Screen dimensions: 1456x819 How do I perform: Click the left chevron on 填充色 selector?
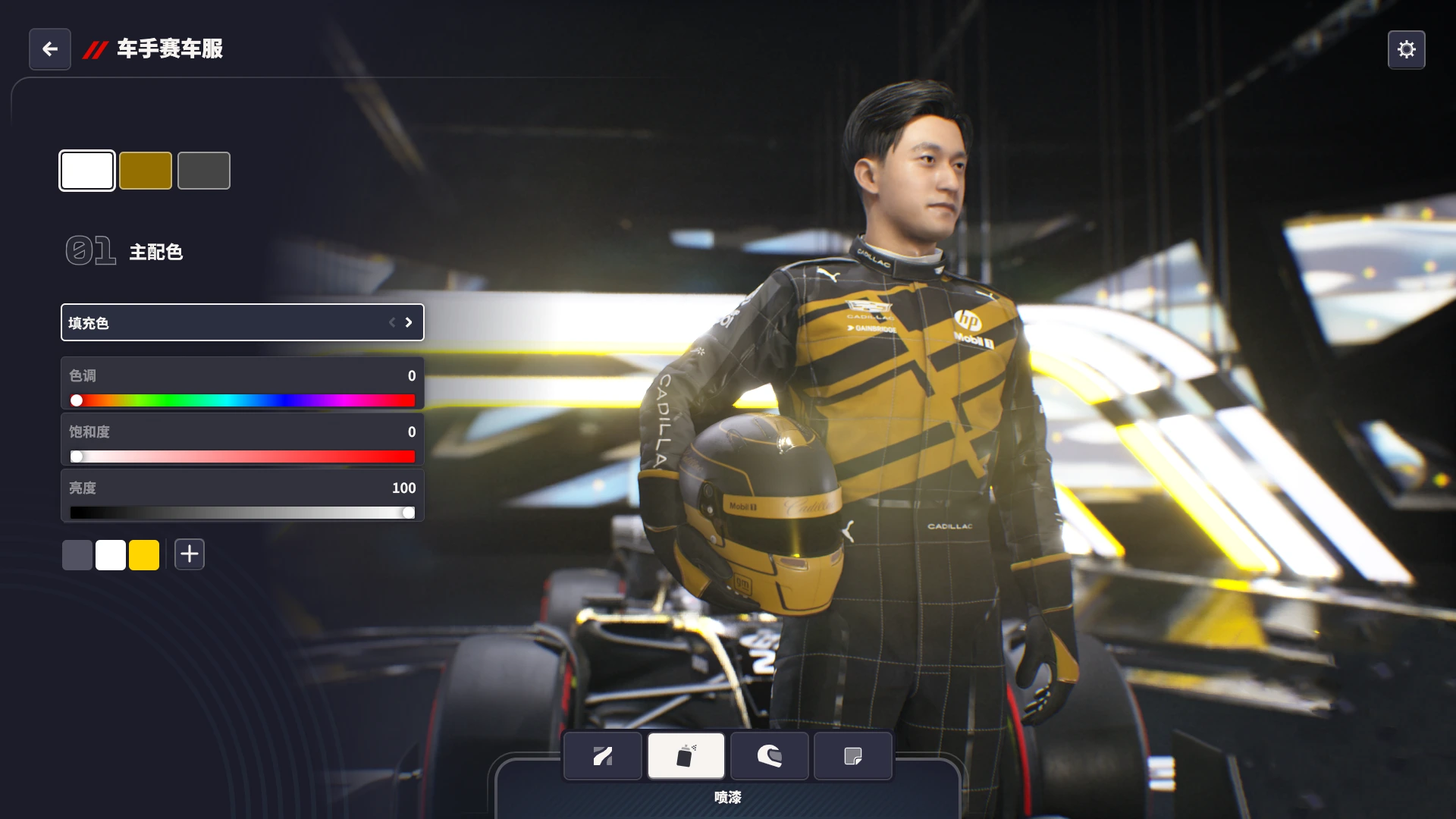click(x=391, y=322)
